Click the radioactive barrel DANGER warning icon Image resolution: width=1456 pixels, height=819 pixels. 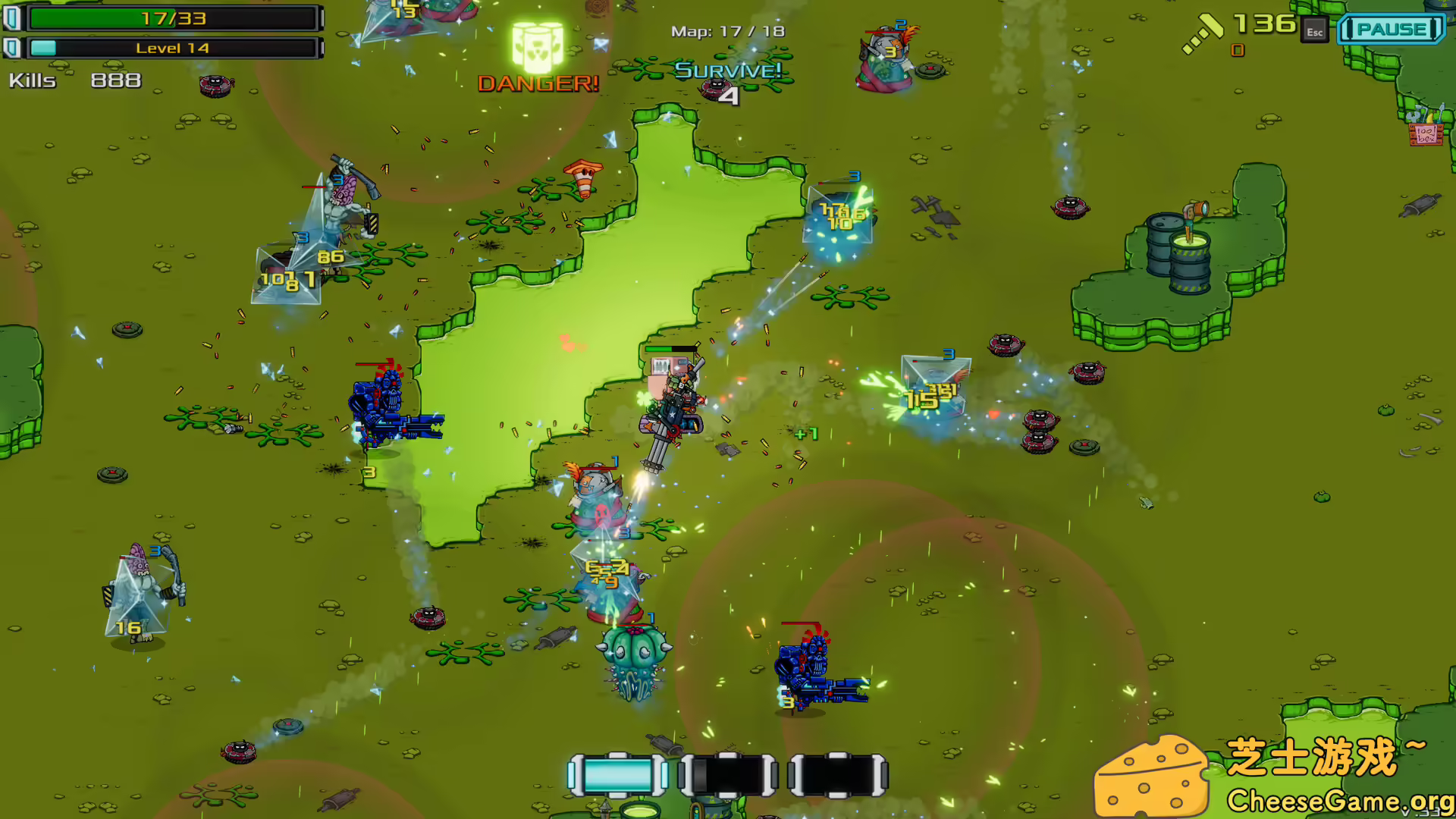(x=538, y=43)
